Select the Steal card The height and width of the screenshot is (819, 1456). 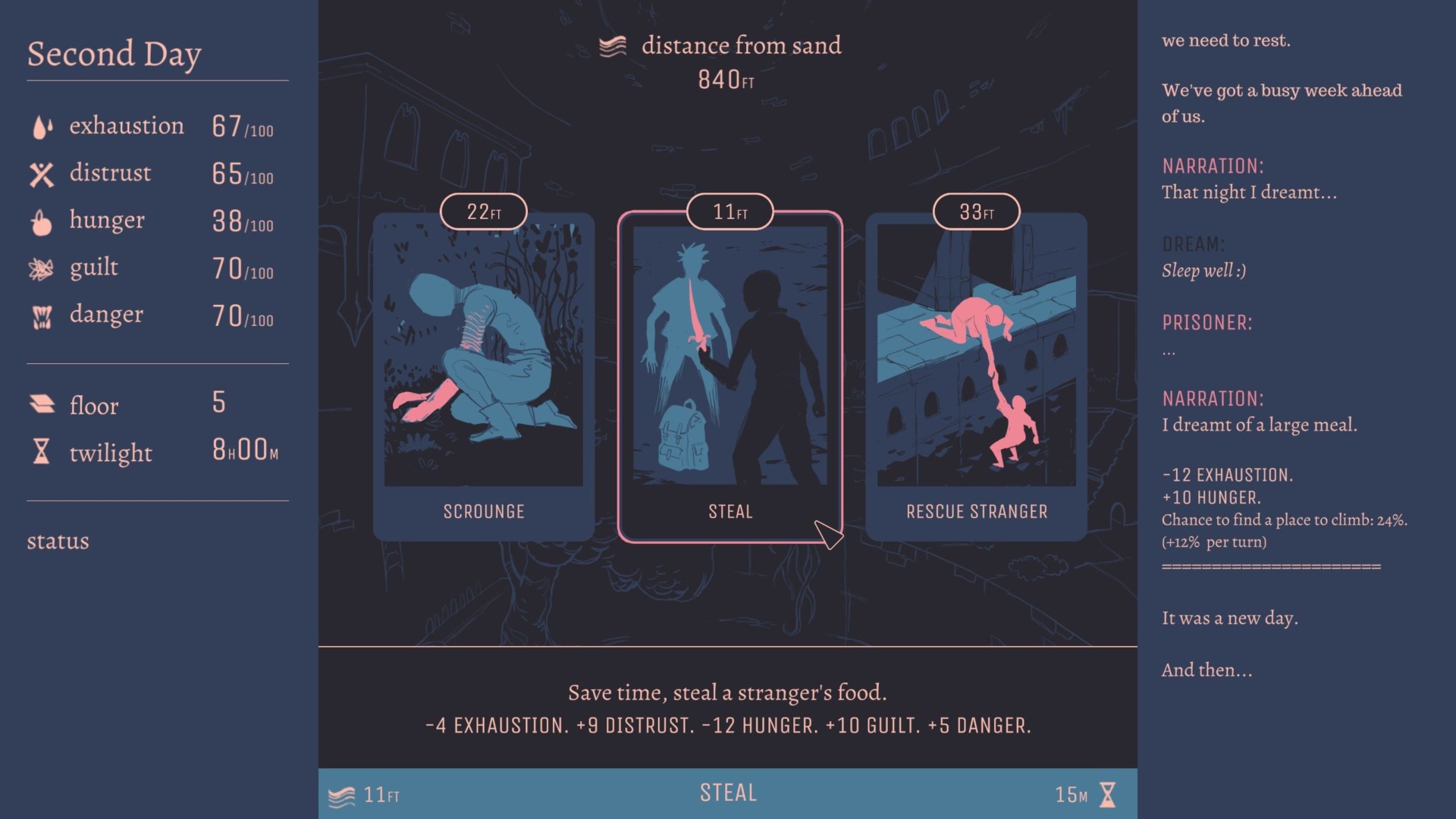click(x=729, y=372)
